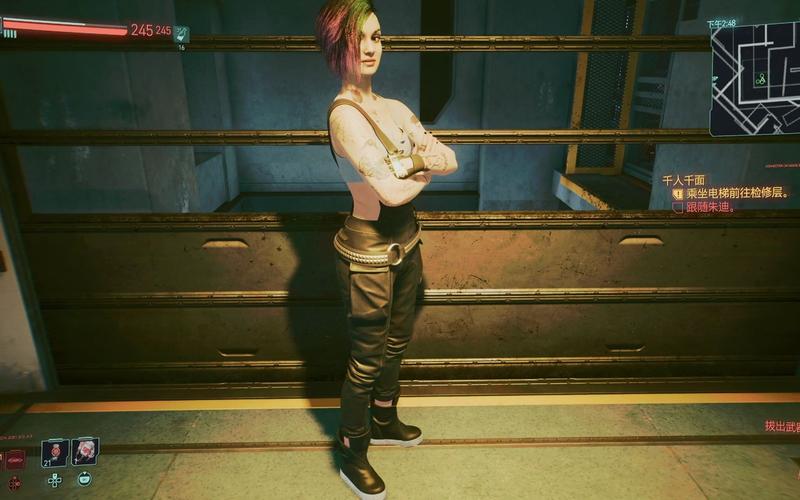The width and height of the screenshot is (800, 500).
Task: Click the phone call icon under the quick slots
Action: pos(84,479)
